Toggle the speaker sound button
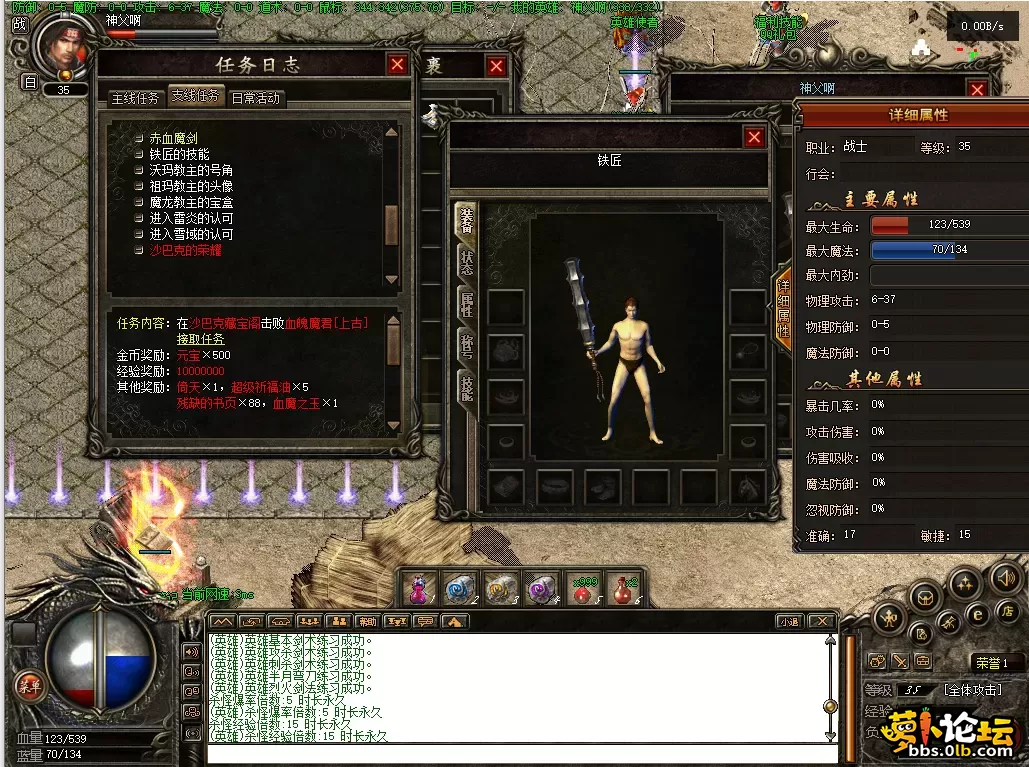 click(x=1006, y=577)
